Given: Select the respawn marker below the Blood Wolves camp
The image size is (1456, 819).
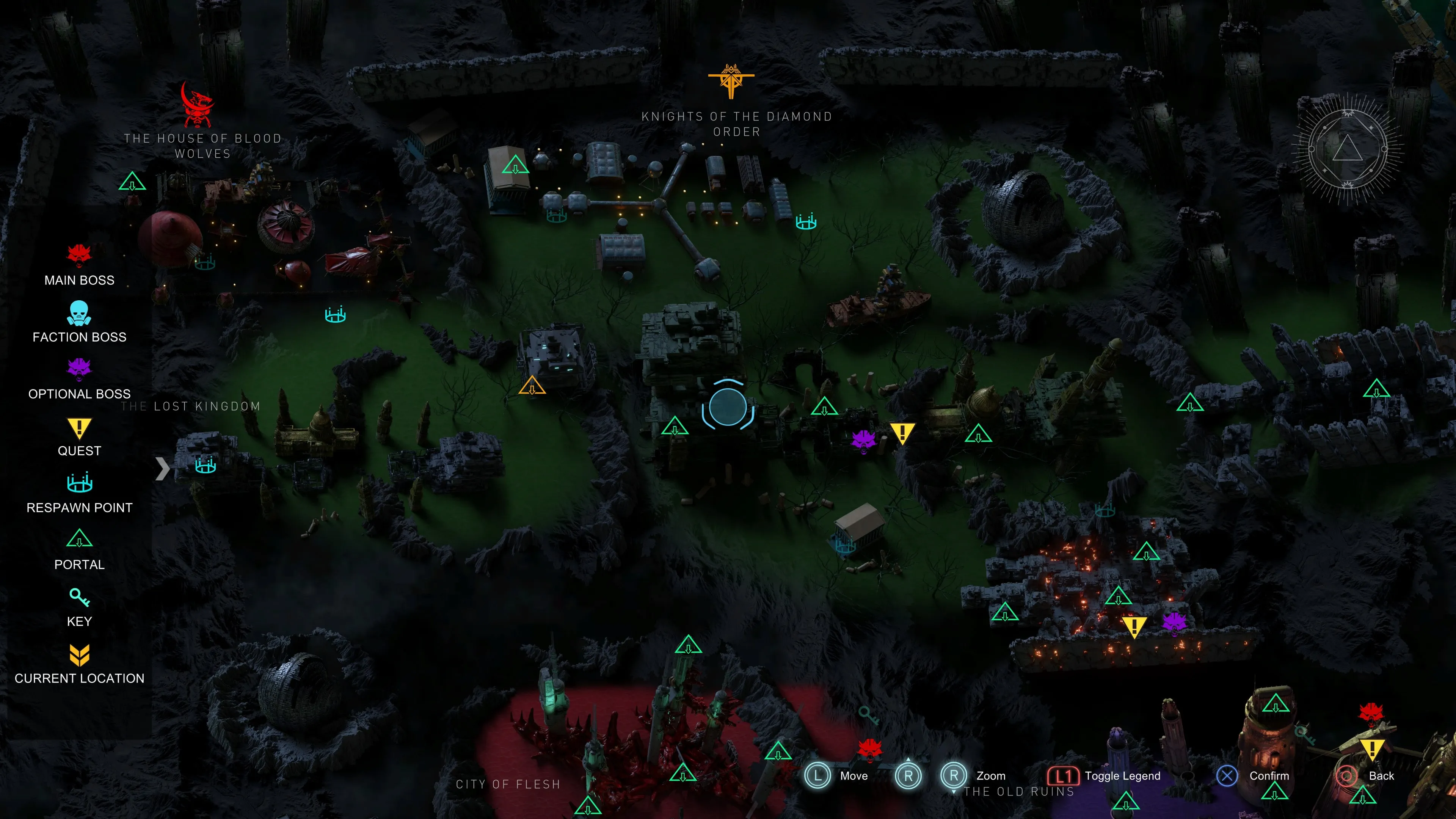Looking at the screenshot, I should tap(334, 315).
